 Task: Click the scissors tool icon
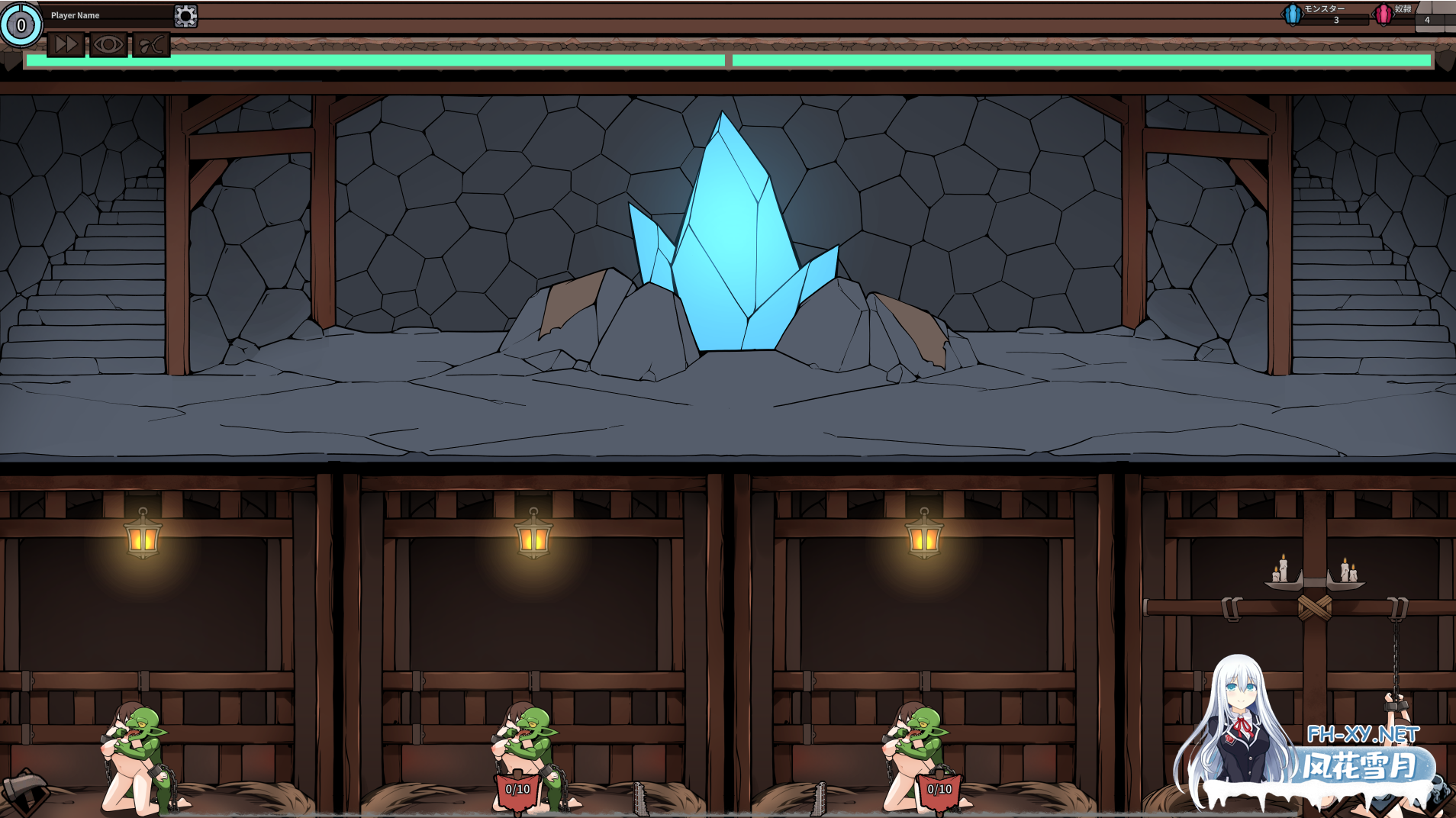point(150,44)
